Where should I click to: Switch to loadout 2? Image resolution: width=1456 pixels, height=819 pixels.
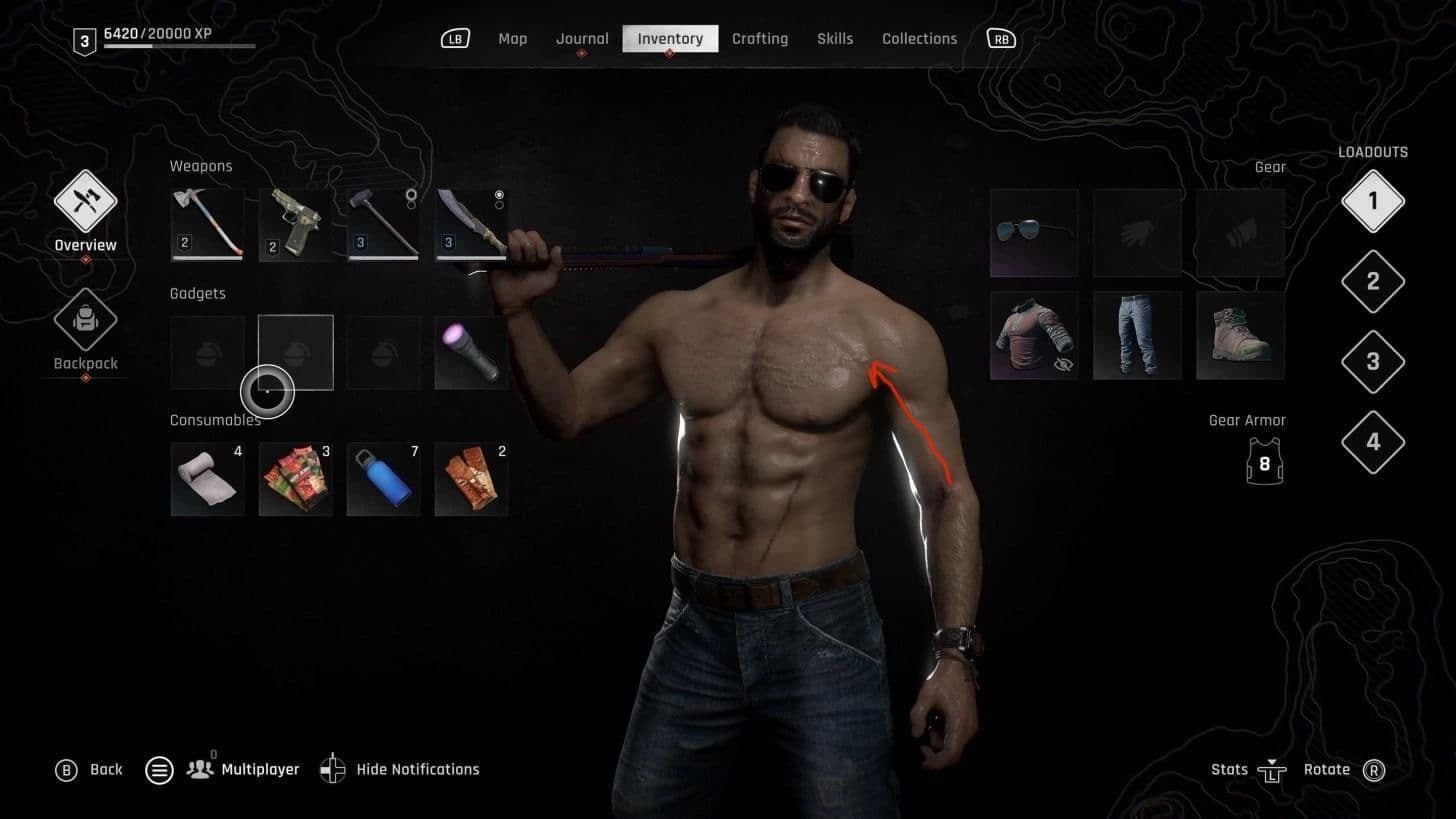(x=1372, y=281)
